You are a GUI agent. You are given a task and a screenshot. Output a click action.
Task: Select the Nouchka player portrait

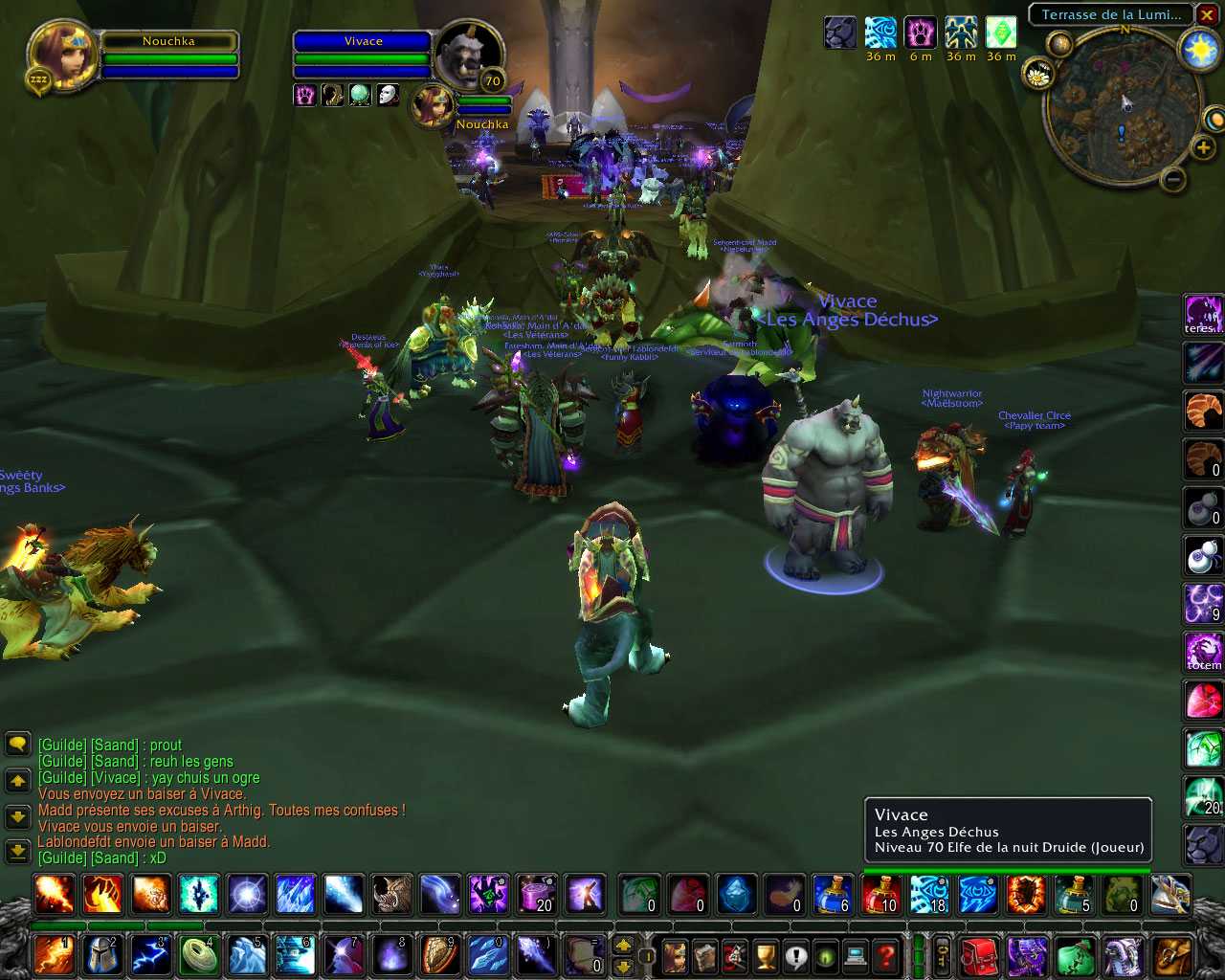pos(63,54)
